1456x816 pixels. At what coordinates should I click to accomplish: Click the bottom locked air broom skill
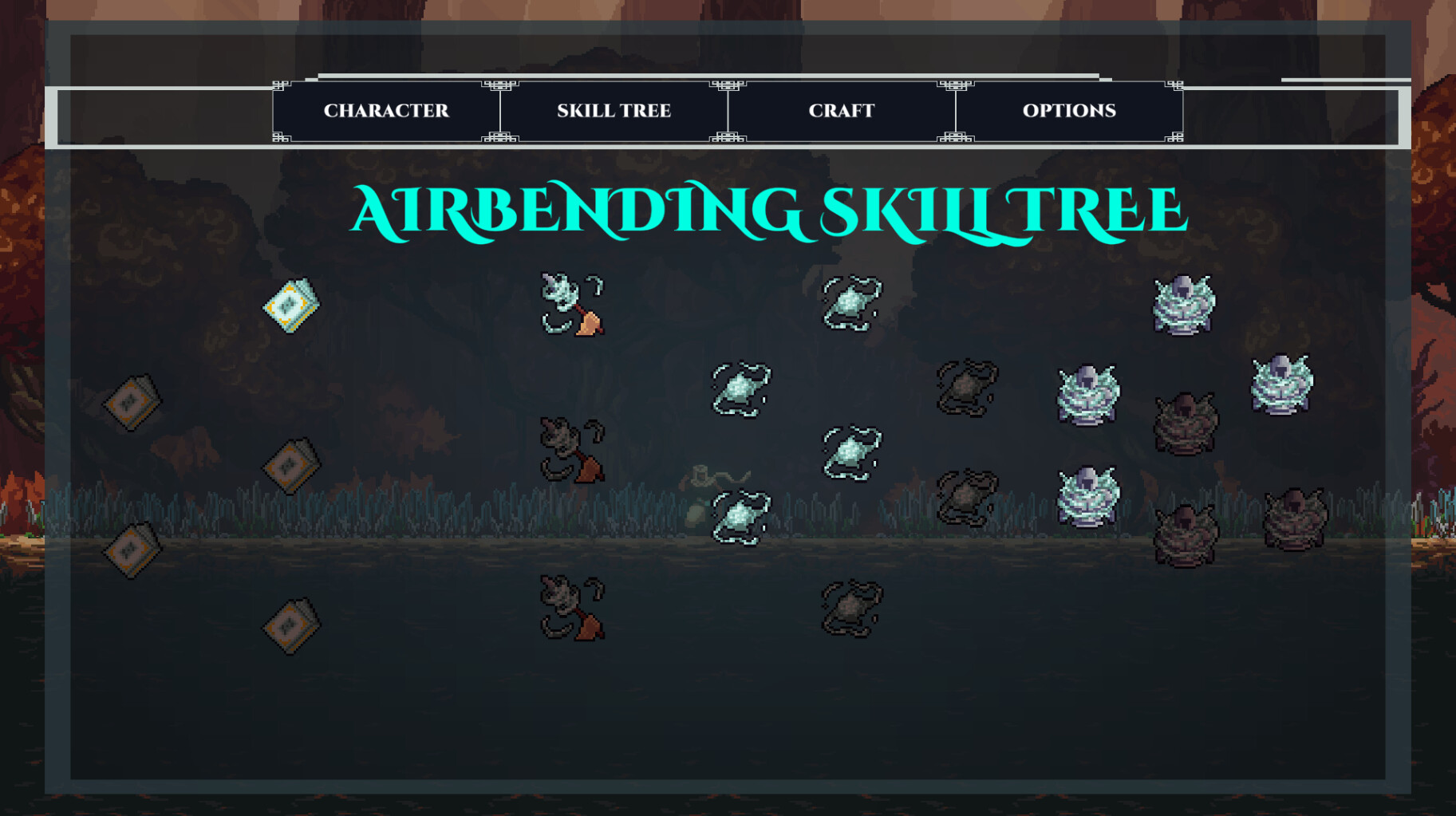coord(570,610)
